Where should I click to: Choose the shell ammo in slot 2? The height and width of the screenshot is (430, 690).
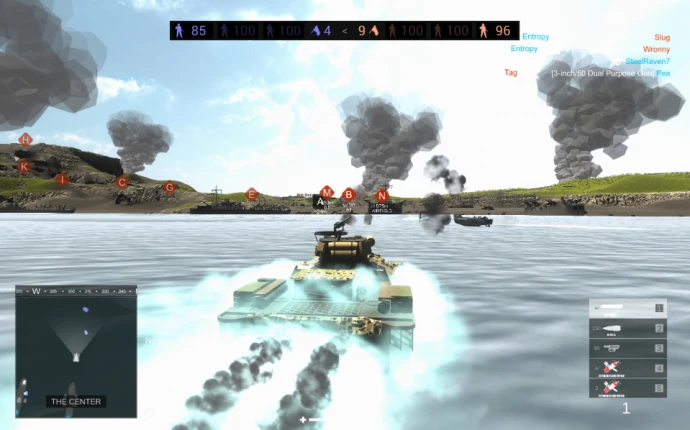626,328
